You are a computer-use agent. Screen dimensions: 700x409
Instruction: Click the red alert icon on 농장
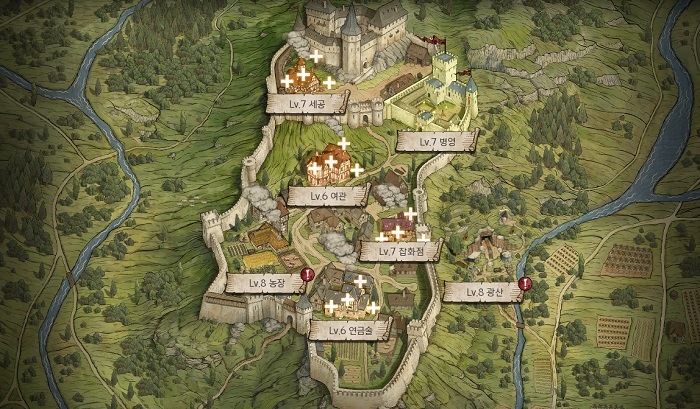point(307,275)
